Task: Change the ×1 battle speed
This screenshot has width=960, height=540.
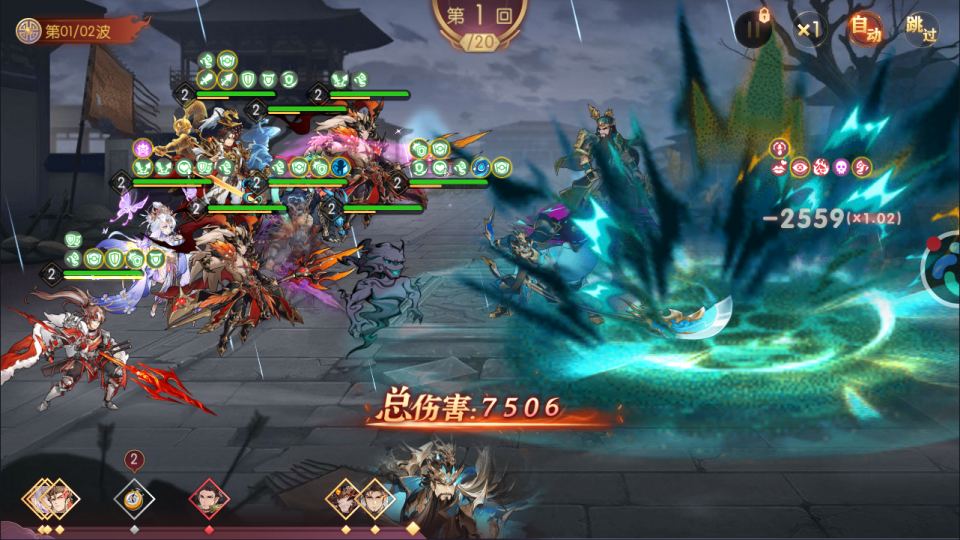Action: point(808,30)
